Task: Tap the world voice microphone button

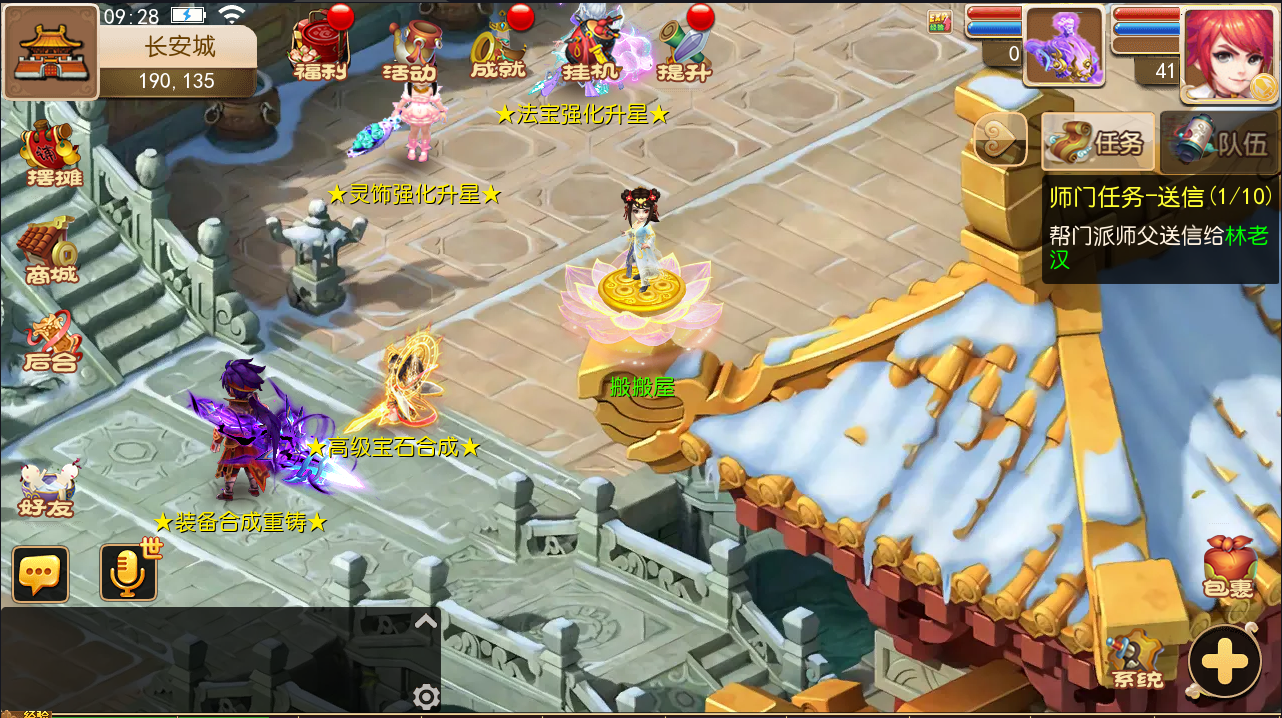Action: [129, 573]
